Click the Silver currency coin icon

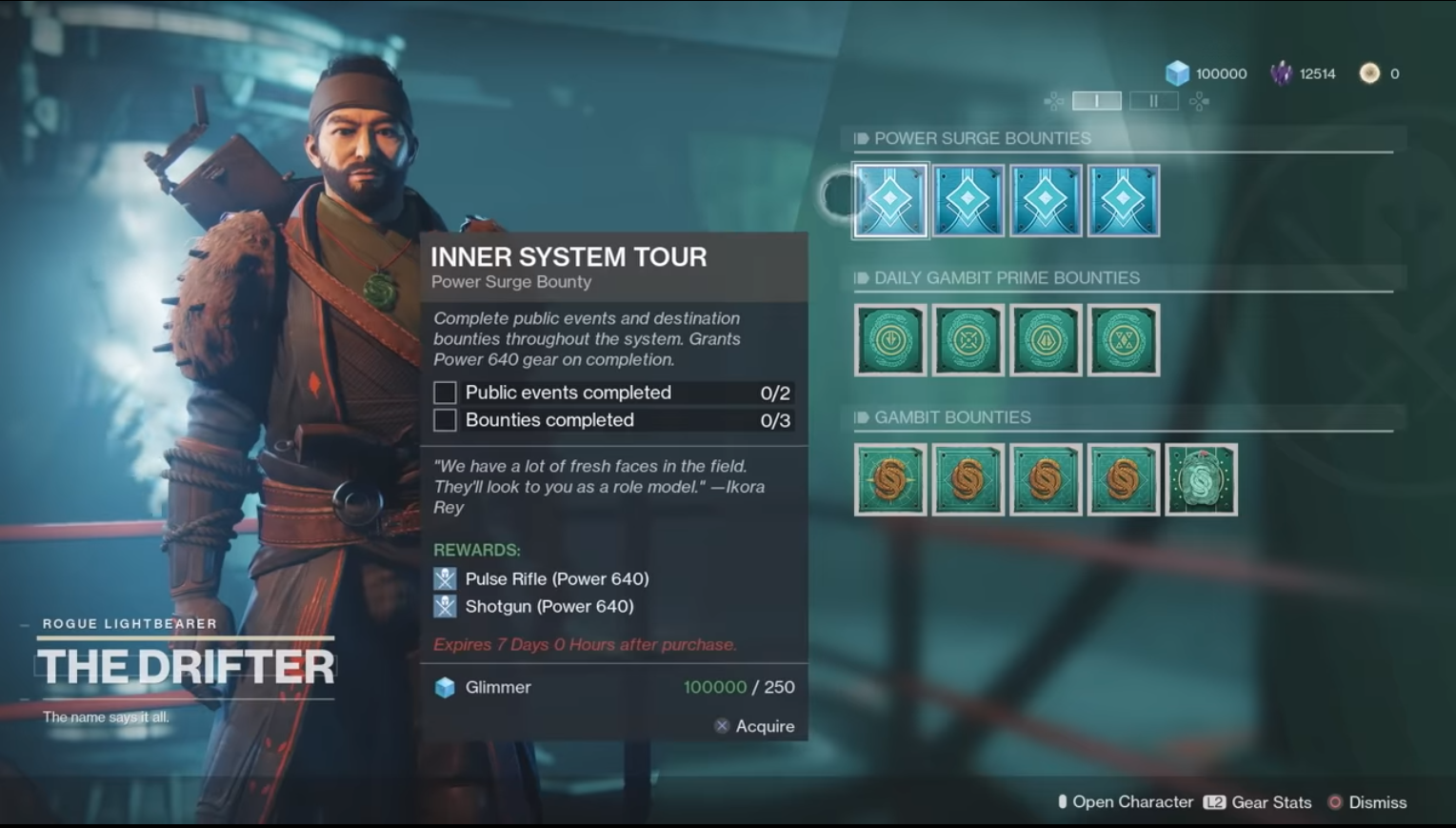click(x=1368, y=72)
